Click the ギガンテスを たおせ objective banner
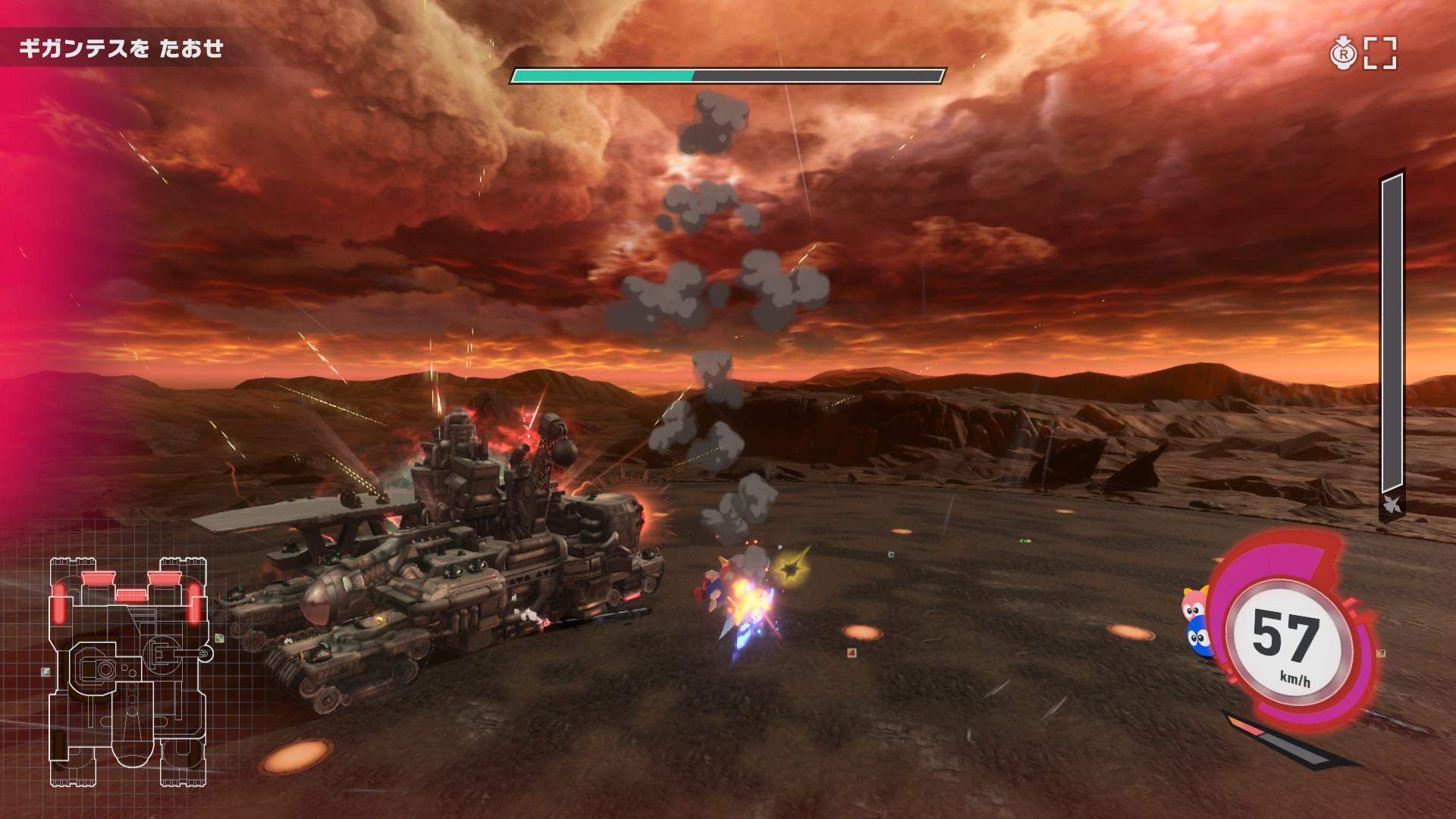This screenshot has height=819, width=1456. (121, 49)
